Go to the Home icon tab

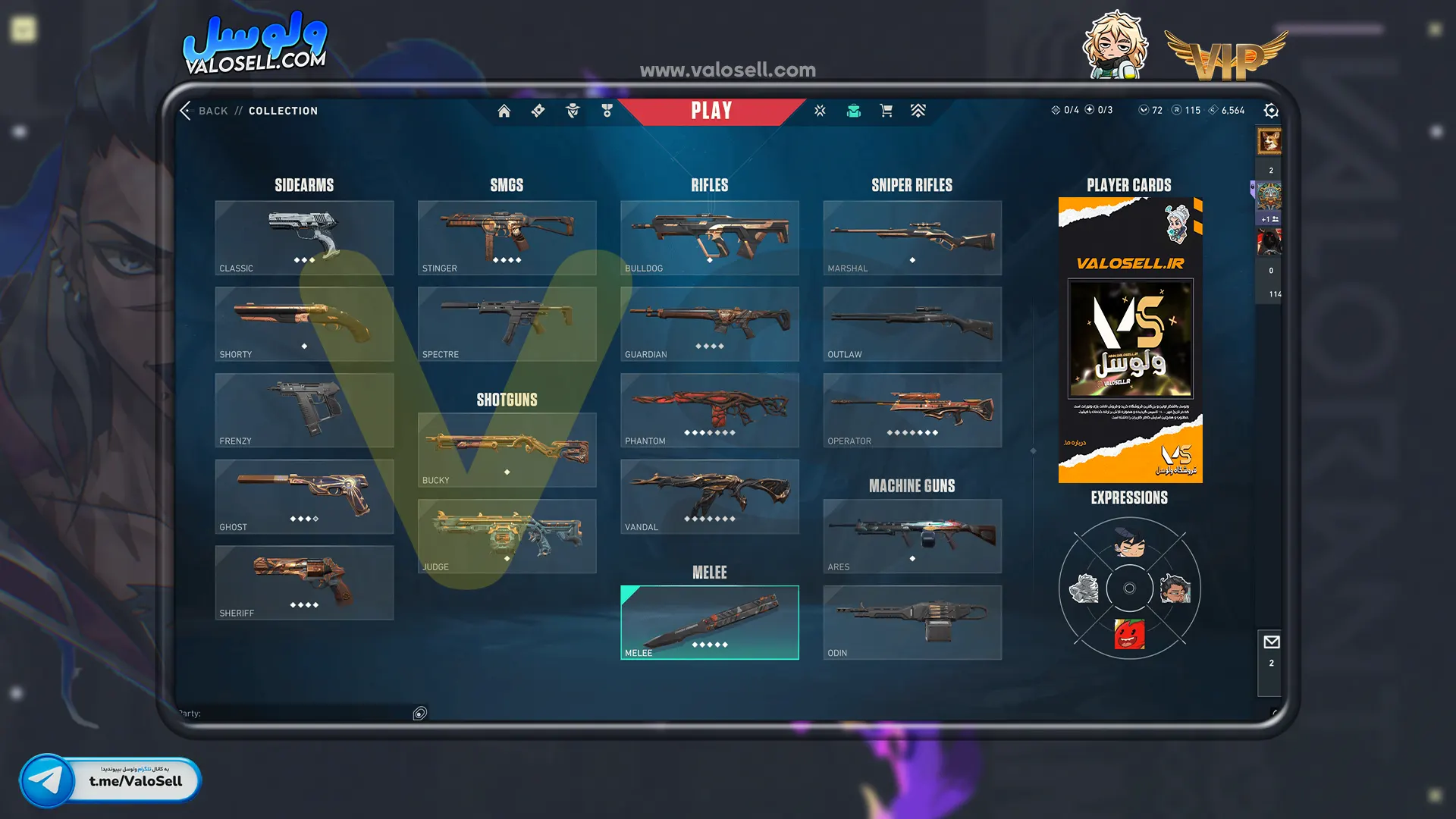click(504, 111)
